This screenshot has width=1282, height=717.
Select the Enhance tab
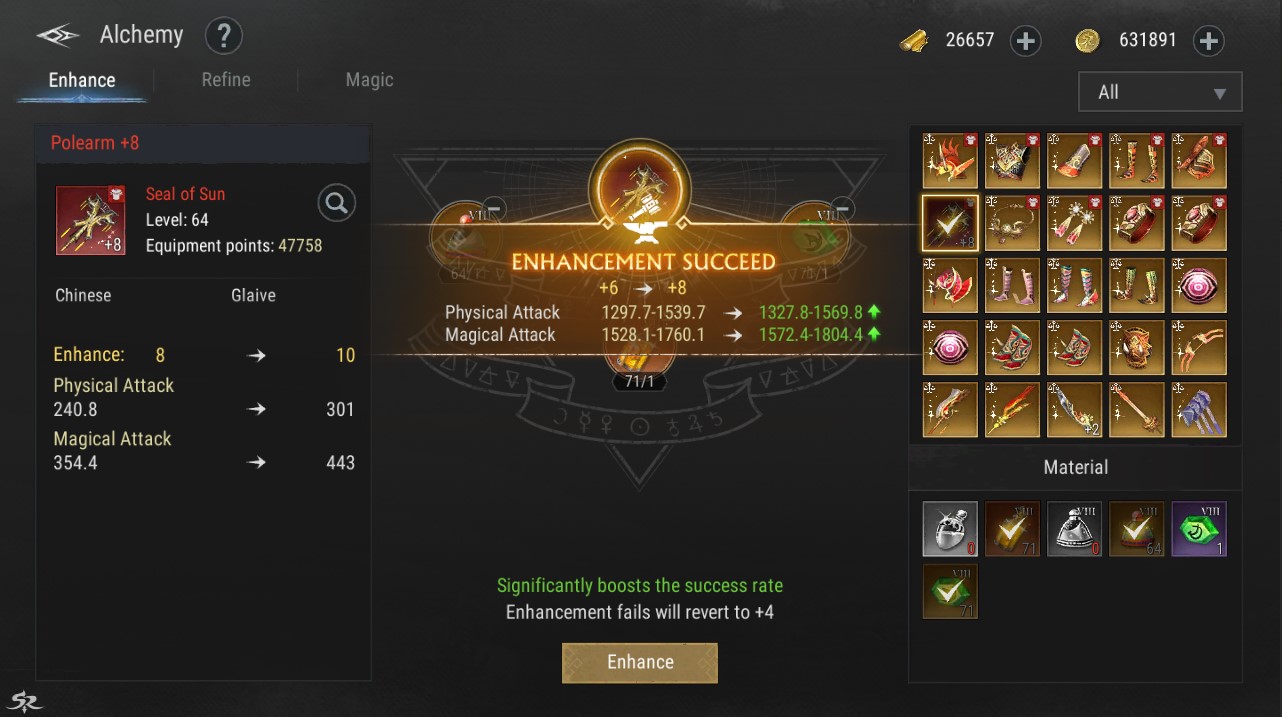82,80
